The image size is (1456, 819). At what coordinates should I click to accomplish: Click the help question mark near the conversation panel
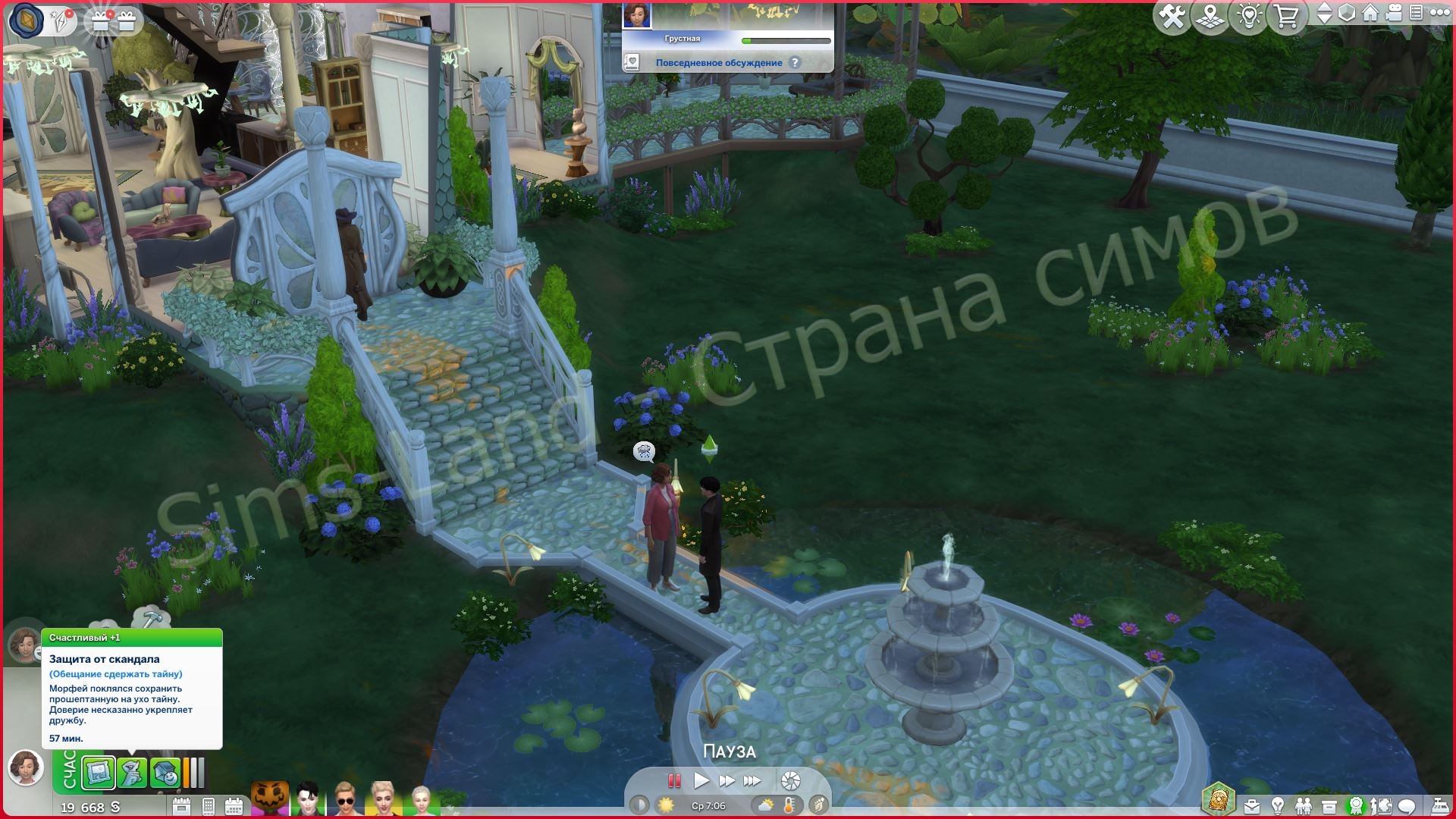[x=795, y=64]
